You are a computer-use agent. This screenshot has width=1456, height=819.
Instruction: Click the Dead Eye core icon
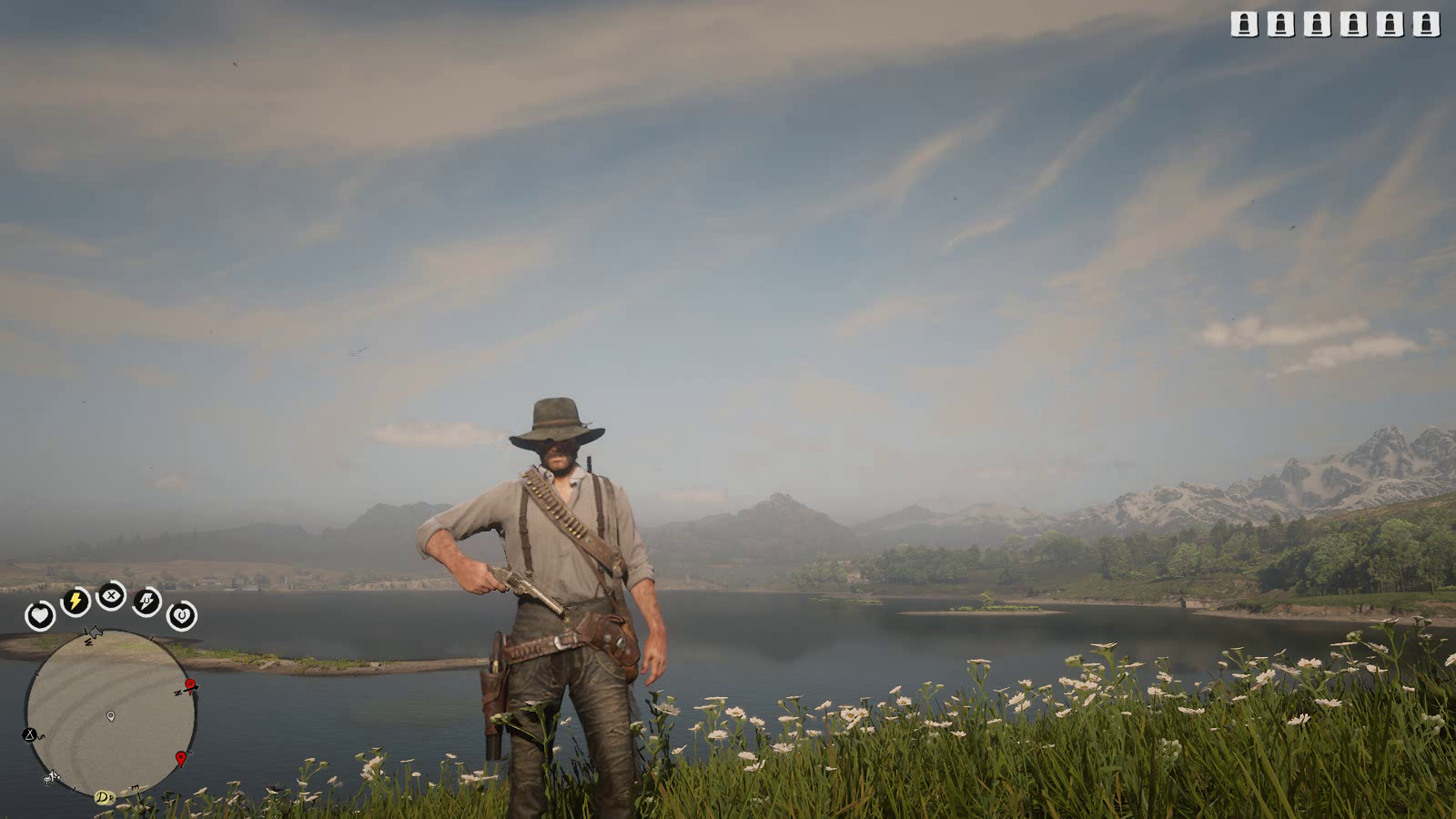[x=111, y=596]
